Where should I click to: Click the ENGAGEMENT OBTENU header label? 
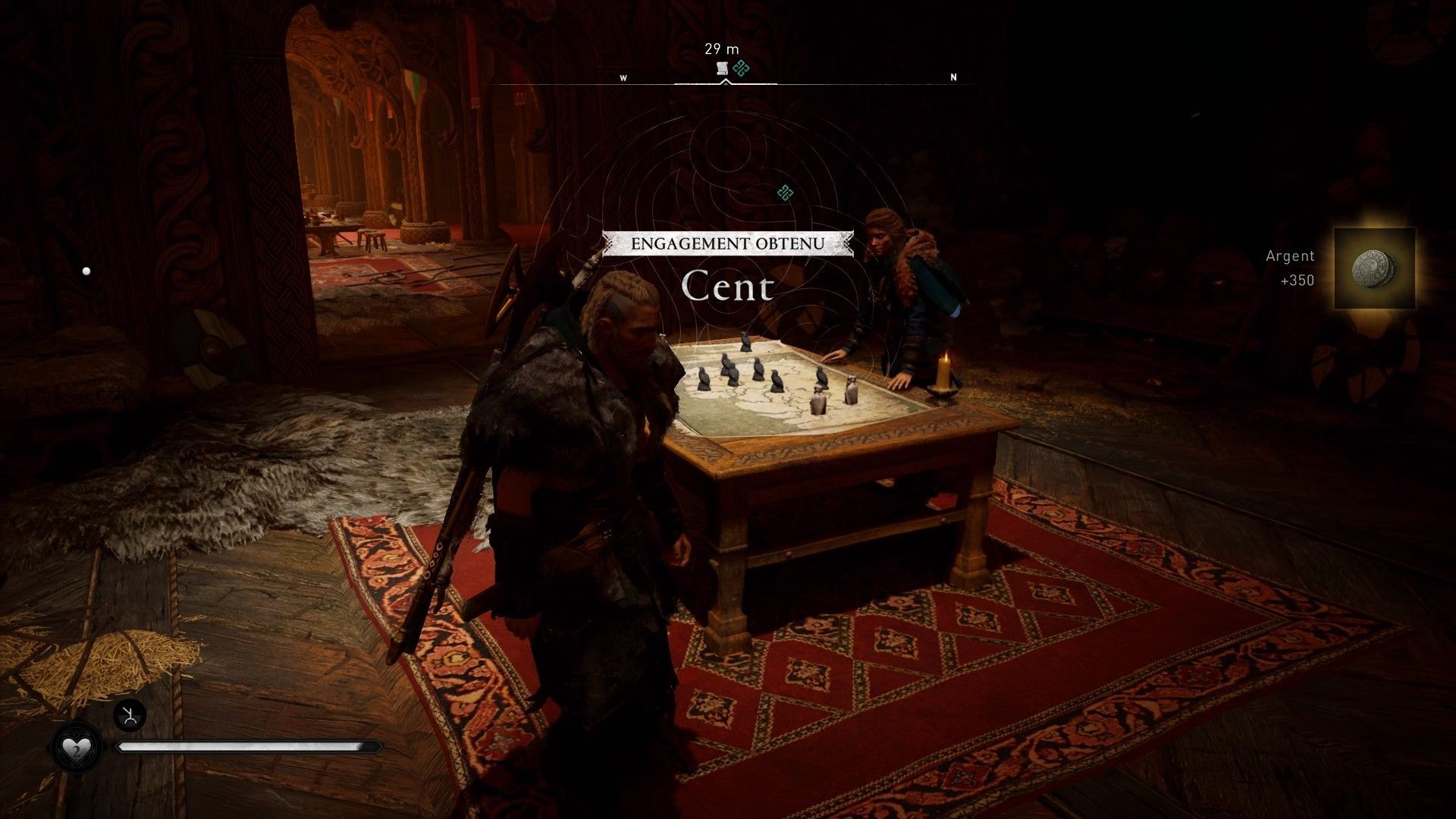pyautogui.click(x=726, y=243)
